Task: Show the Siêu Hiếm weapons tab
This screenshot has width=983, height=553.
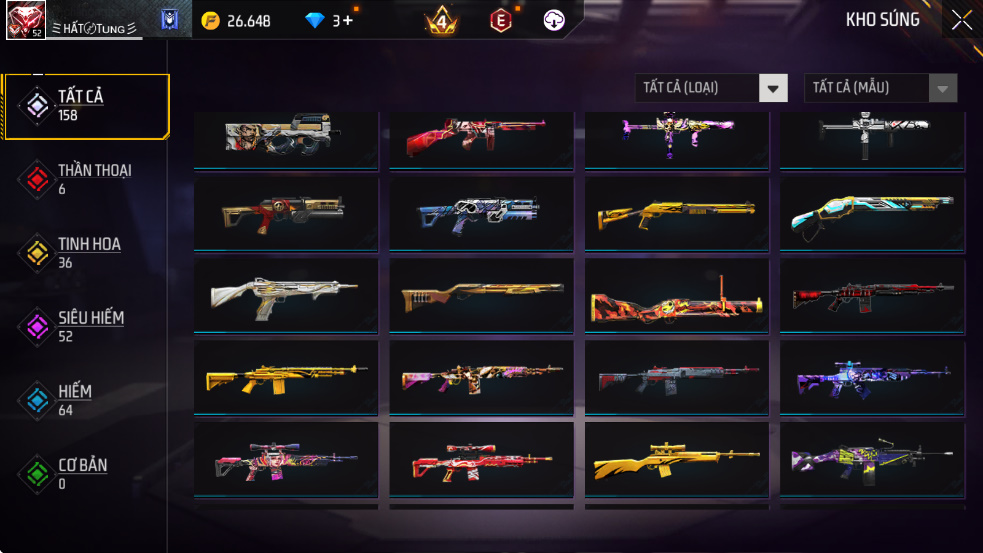Action: coord(86,326)
